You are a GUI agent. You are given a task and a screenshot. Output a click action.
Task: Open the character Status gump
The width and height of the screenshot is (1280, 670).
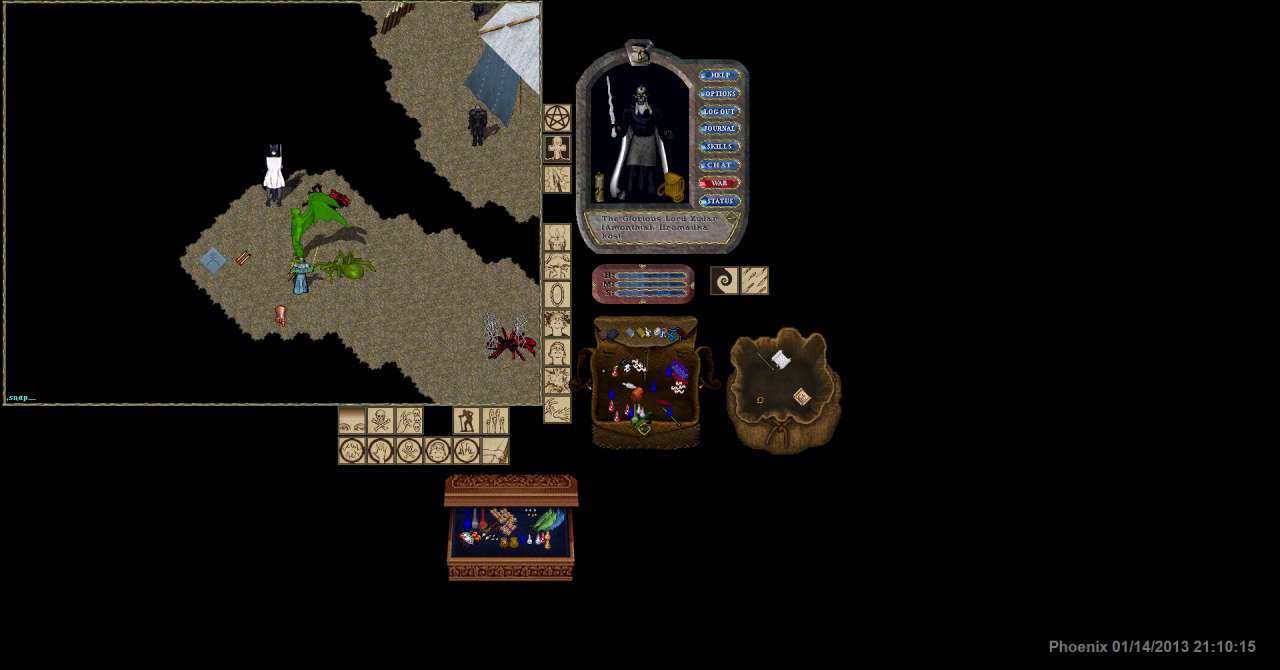pyautogui.click(x=720, y=201)
